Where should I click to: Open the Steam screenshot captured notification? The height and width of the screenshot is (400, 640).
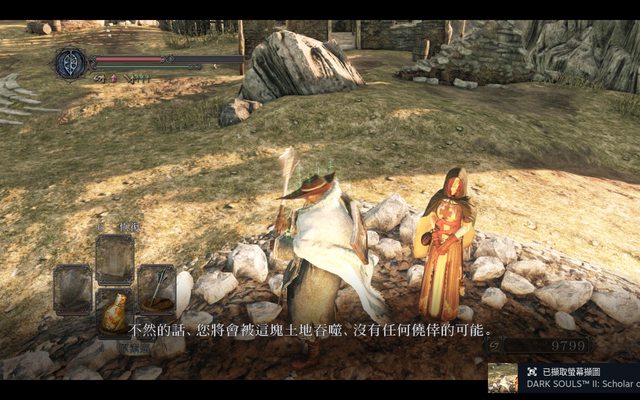564,377
